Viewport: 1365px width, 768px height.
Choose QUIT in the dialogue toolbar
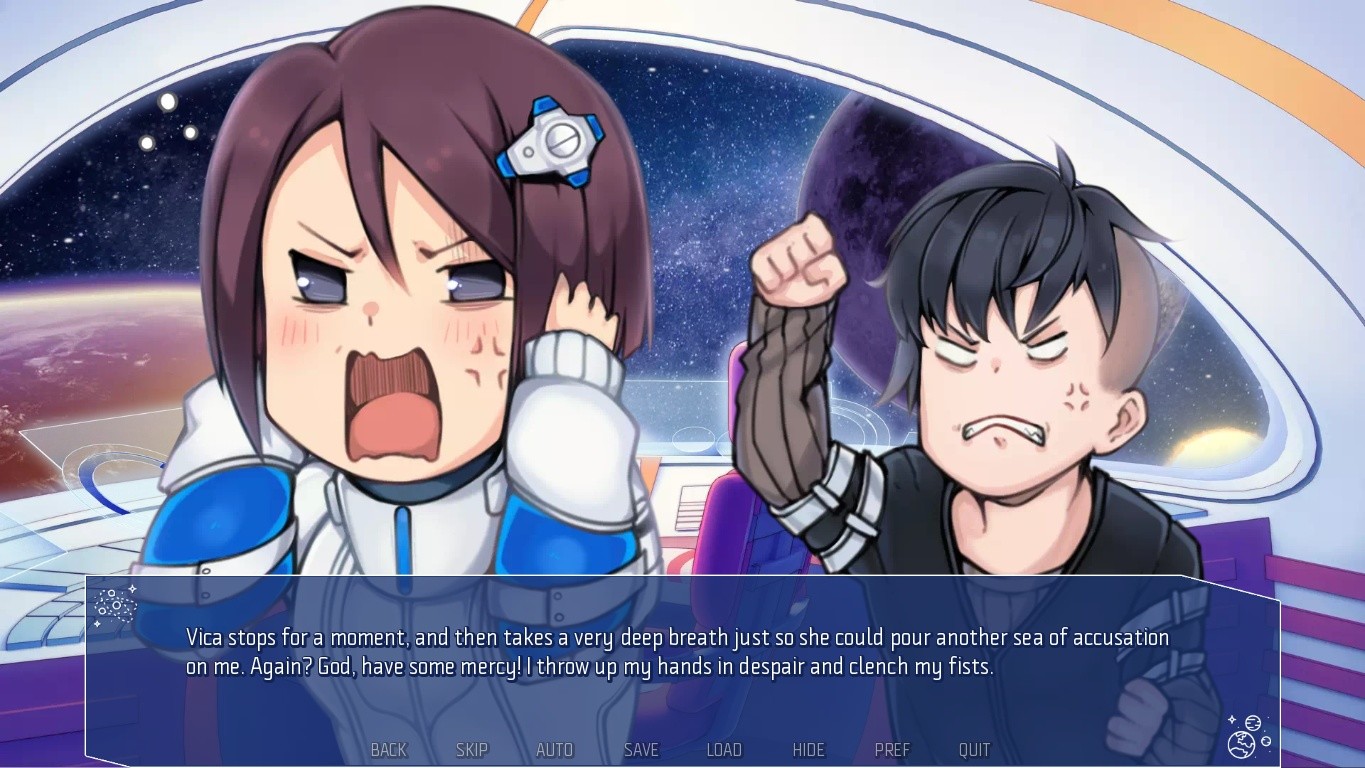(x=974, y=750)
